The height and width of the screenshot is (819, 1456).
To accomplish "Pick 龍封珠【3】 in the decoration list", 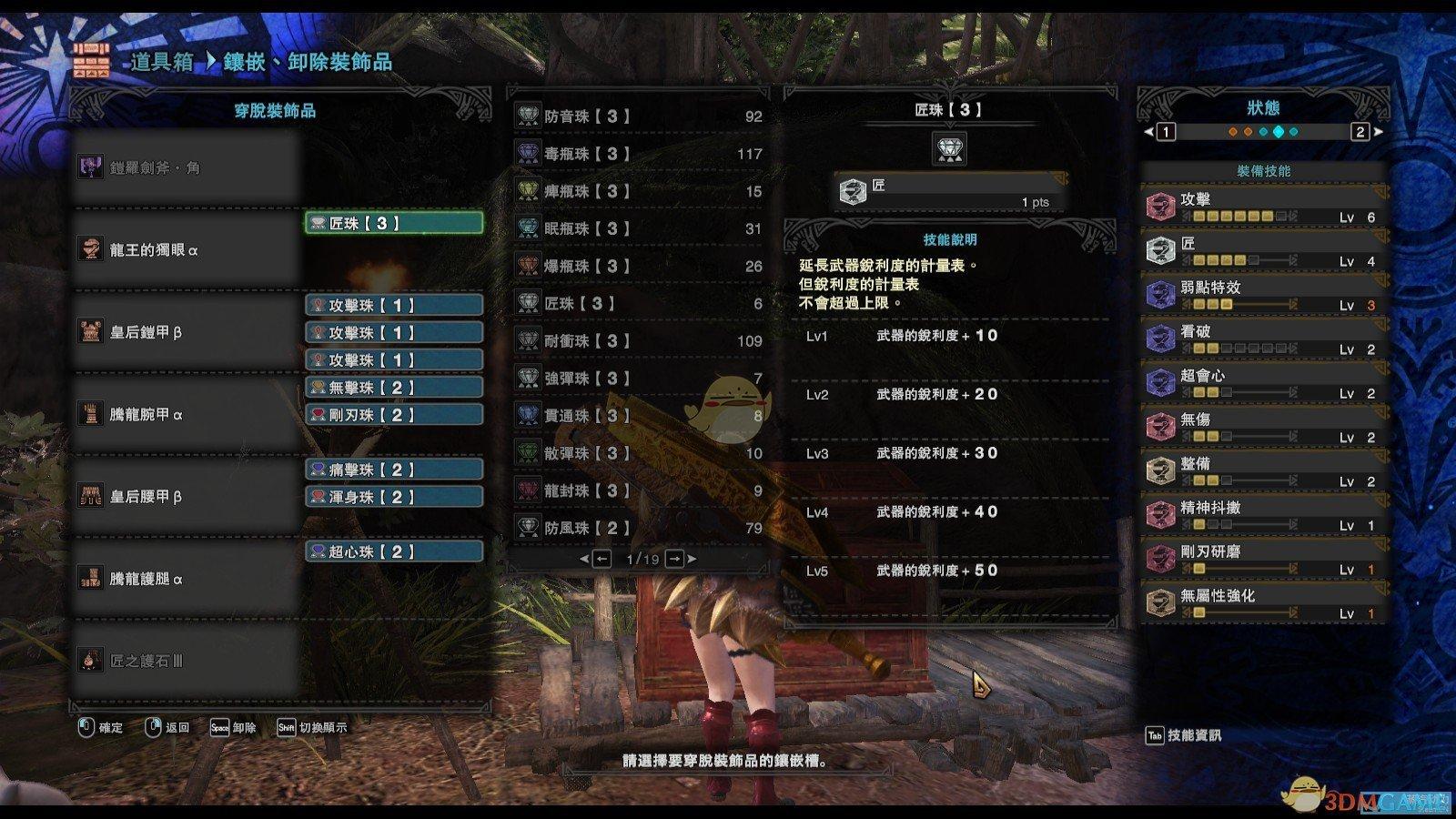I will (638, 490).
